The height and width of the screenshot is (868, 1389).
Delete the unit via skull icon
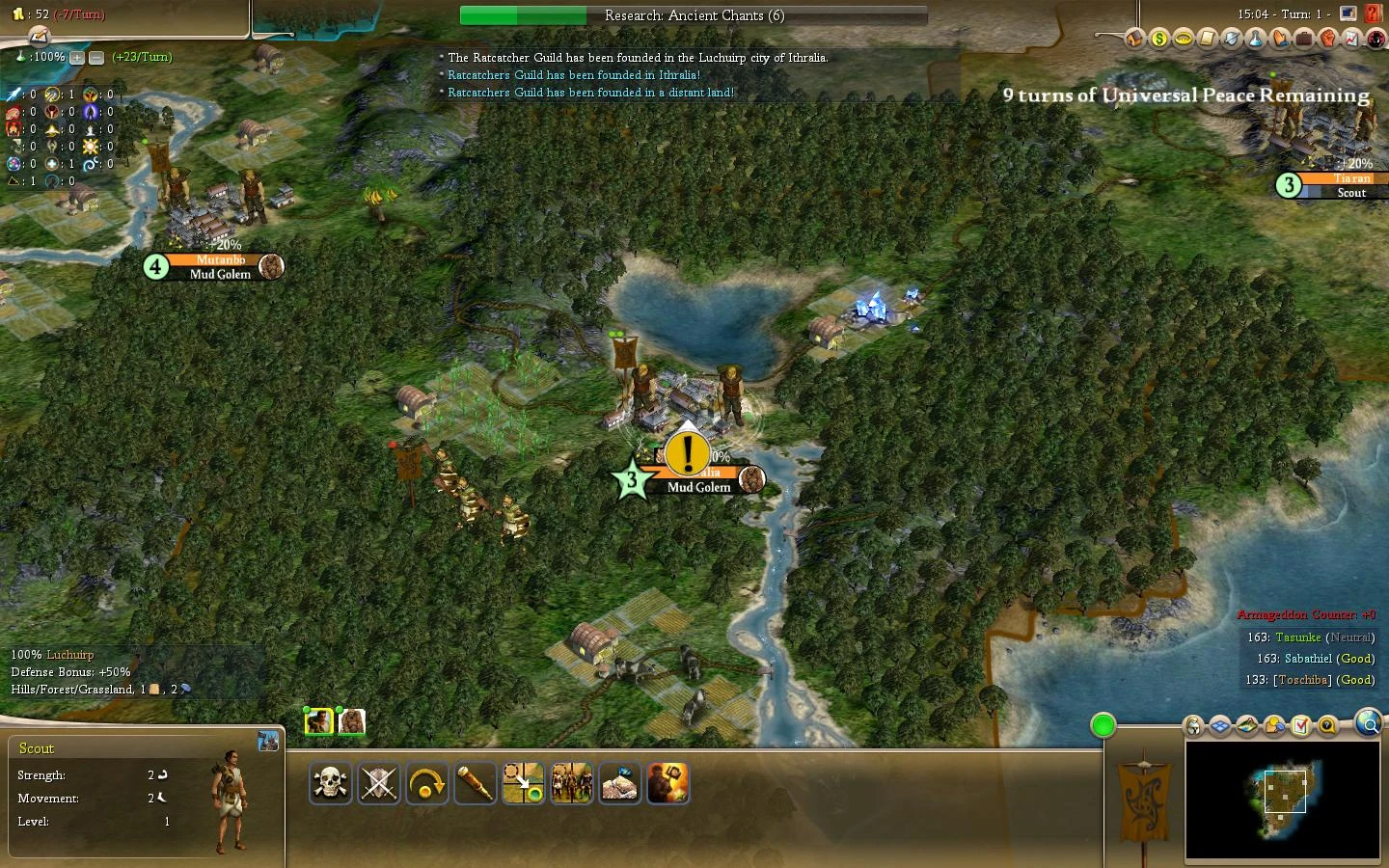(330, 783)
